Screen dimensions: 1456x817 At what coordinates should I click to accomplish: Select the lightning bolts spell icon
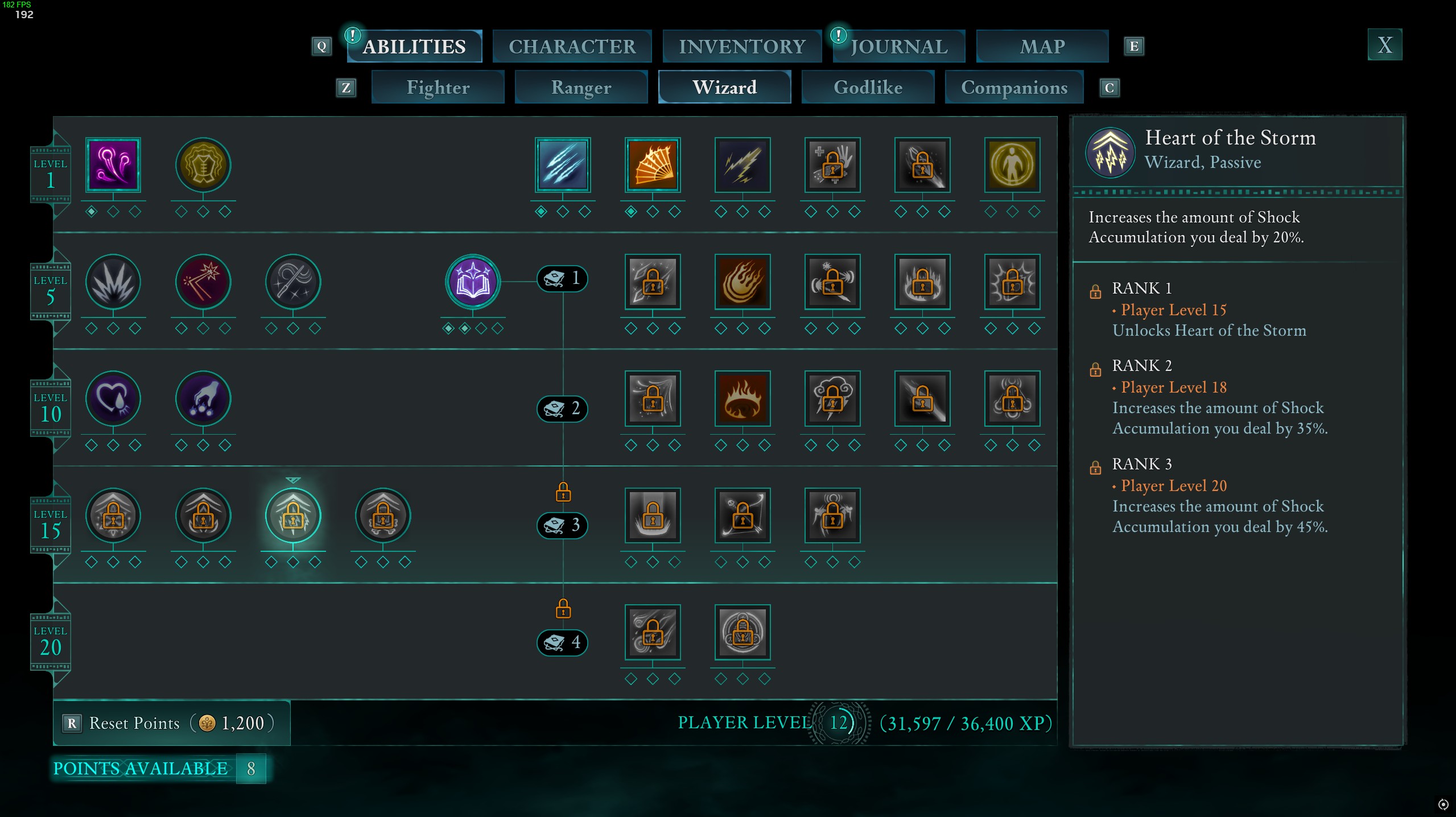click(743, 165)
